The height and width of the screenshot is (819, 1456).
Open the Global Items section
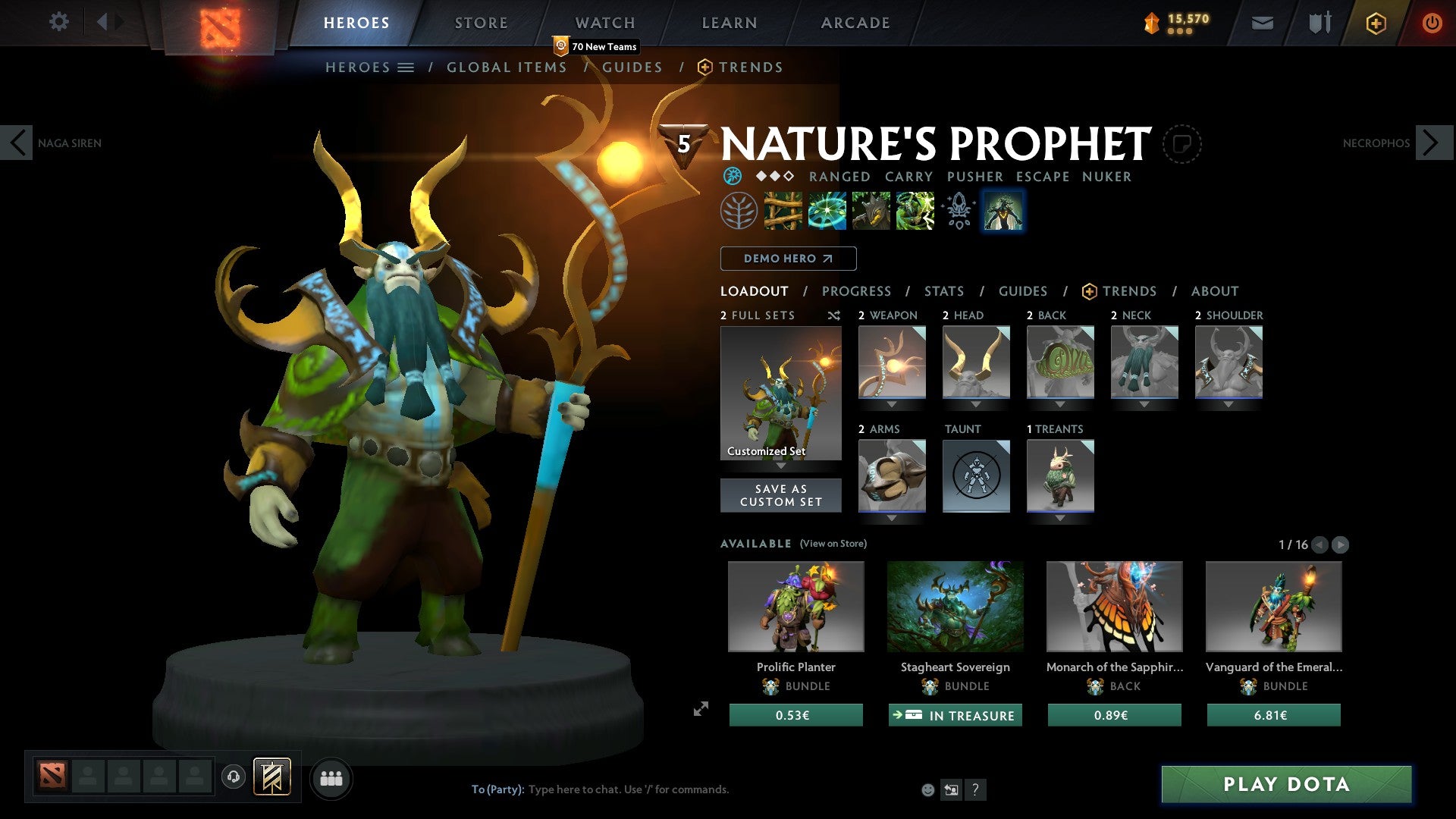pyautogui.click(x=507, y=67)
